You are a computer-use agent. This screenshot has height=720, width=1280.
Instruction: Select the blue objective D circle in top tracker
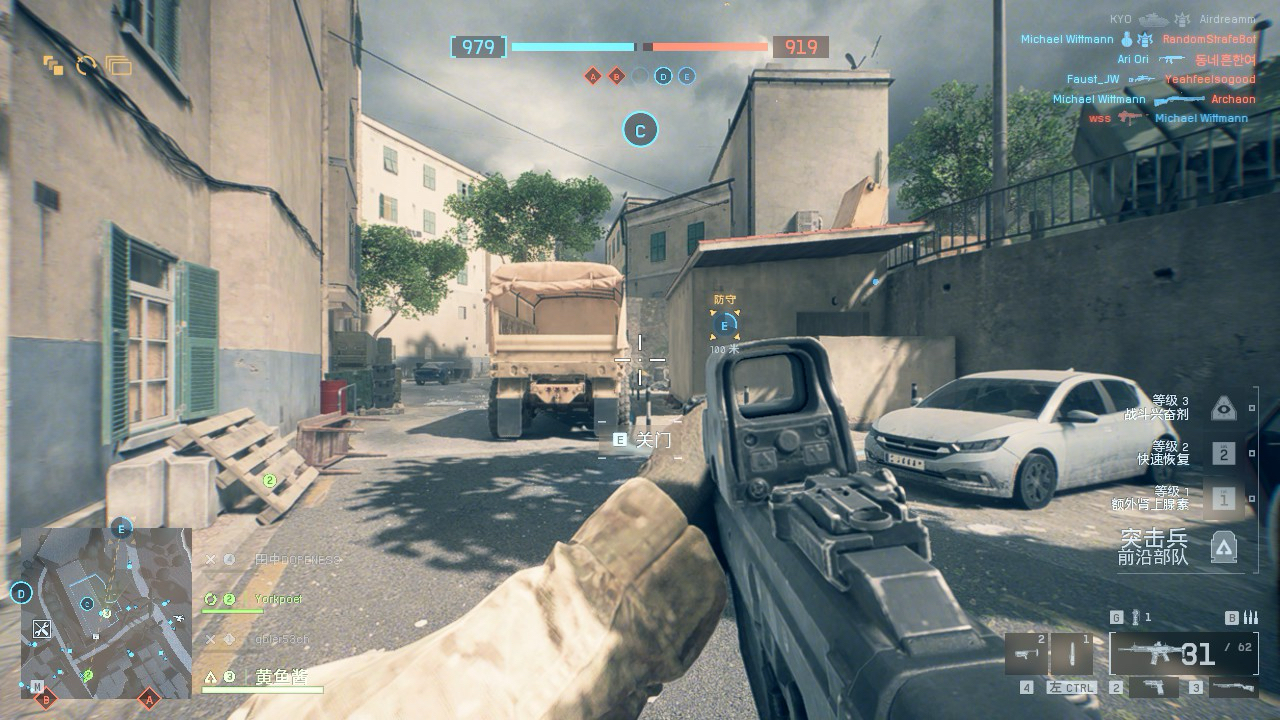pyautogui.click(x=663, y=76)
